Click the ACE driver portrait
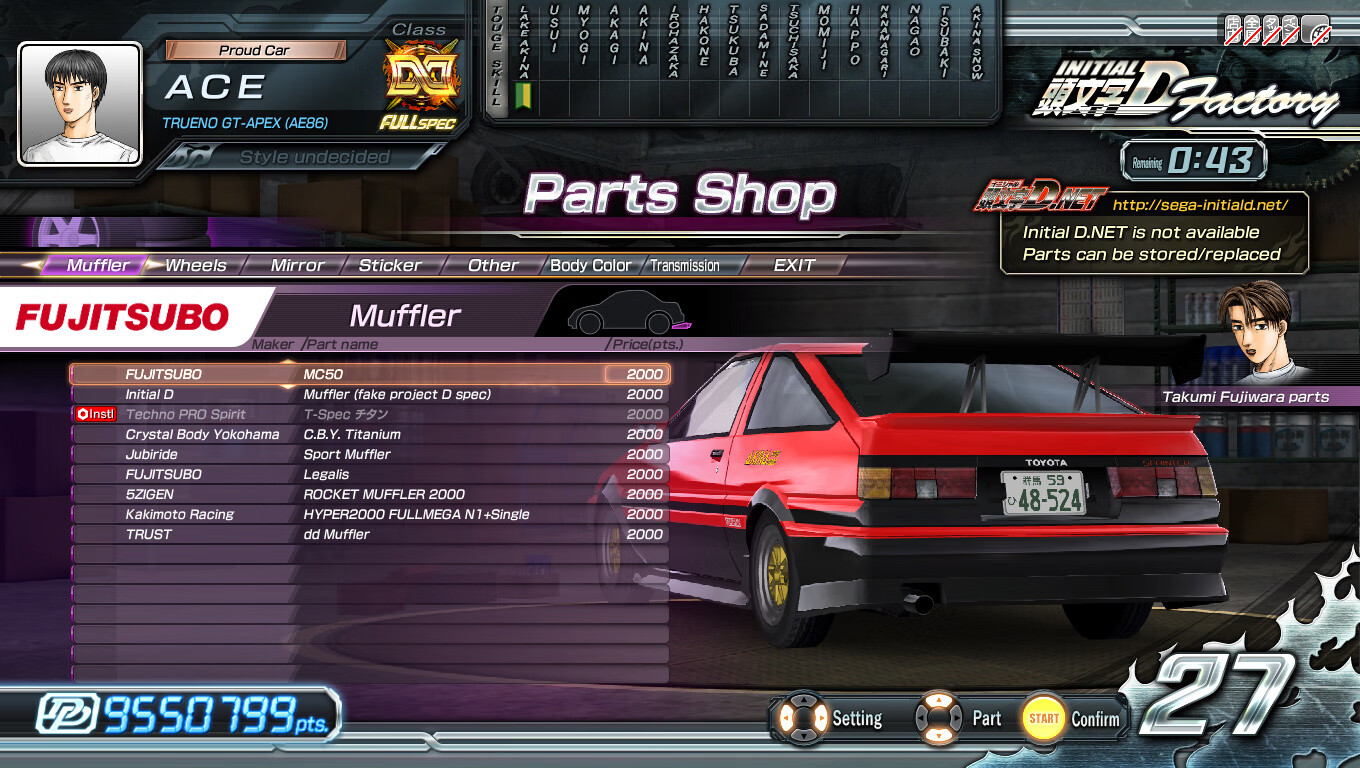The image size is (1360, 768). click(x=80, y=104)
